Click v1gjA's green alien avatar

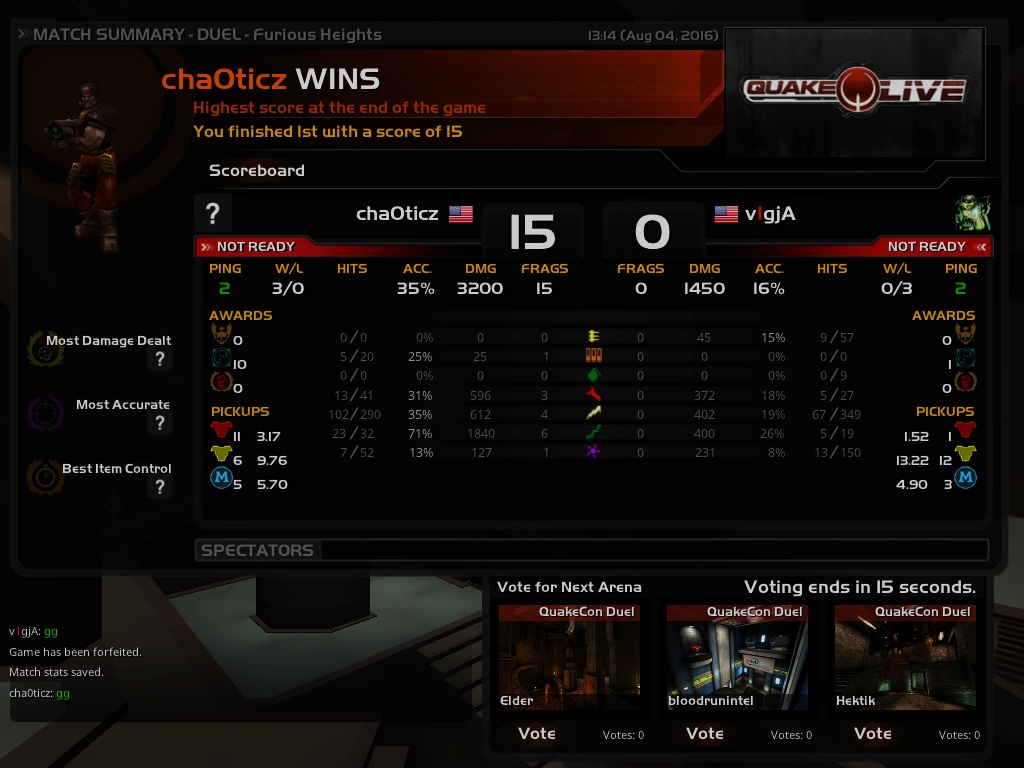(x=972, y=213)
